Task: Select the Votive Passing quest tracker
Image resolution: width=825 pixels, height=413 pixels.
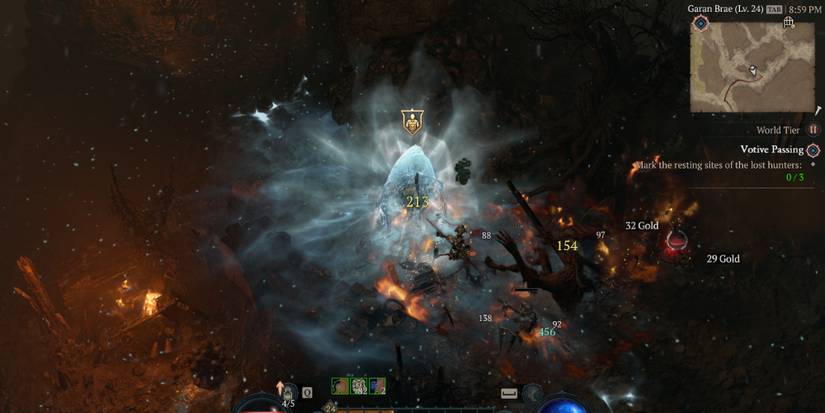Action: tap(771, 149)
